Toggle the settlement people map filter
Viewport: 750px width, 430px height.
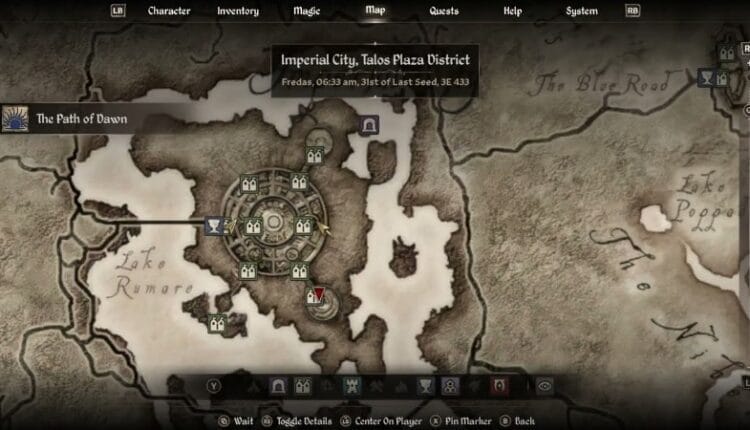(x=449, y=384)
